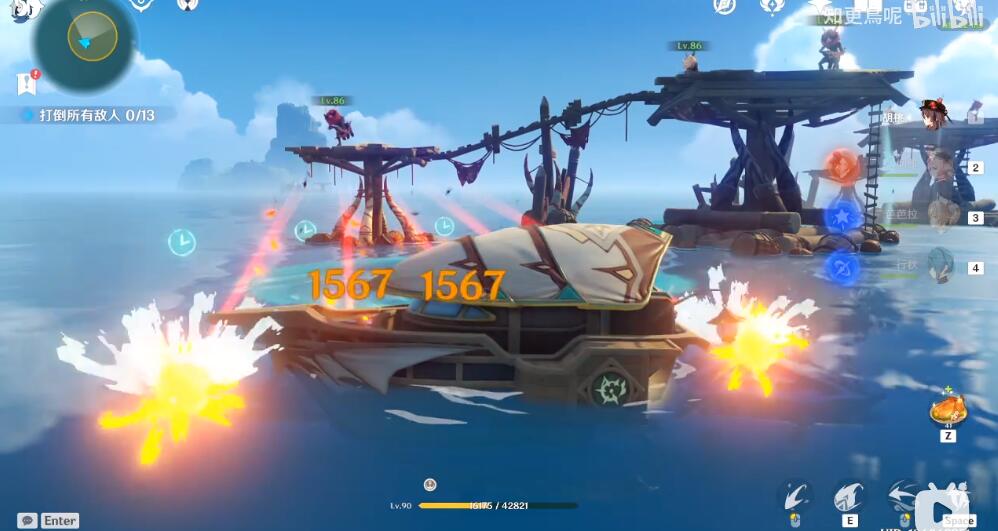Fire the boat's normal attack icon
This screenshot has height=531, width=998.
click(x=795, y=497)
